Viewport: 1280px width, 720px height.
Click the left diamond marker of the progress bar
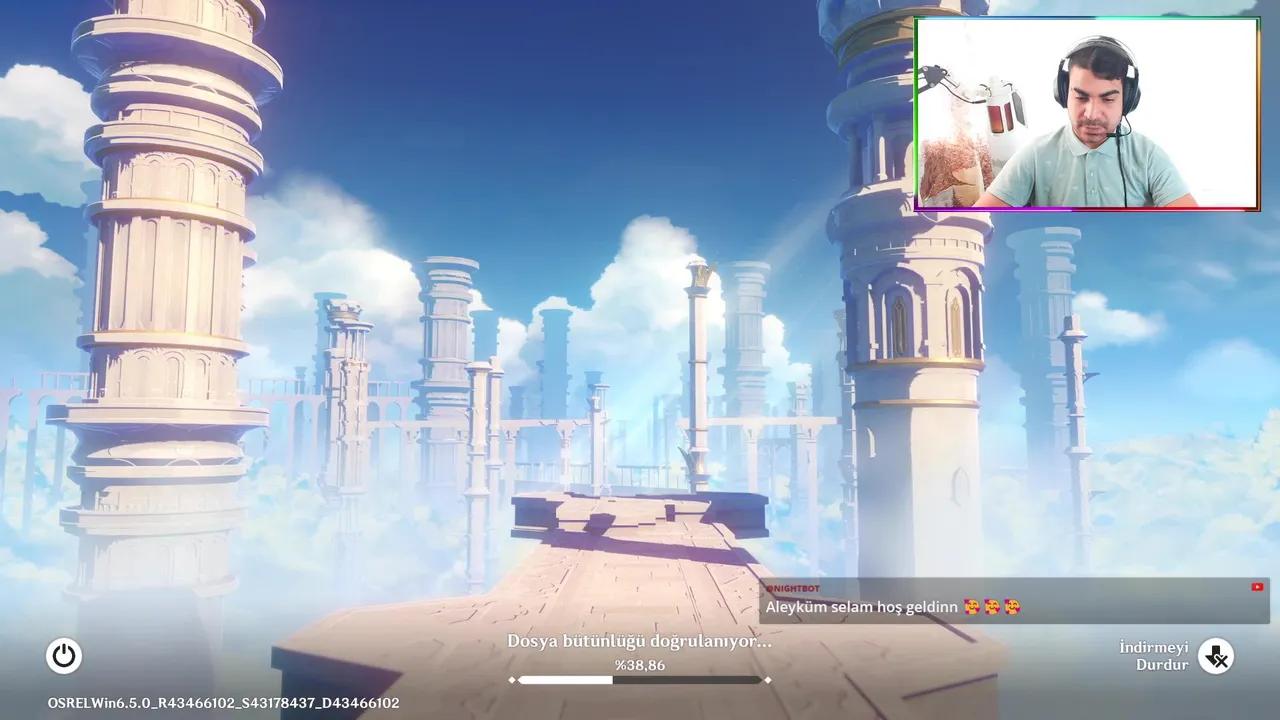[512, 680]
